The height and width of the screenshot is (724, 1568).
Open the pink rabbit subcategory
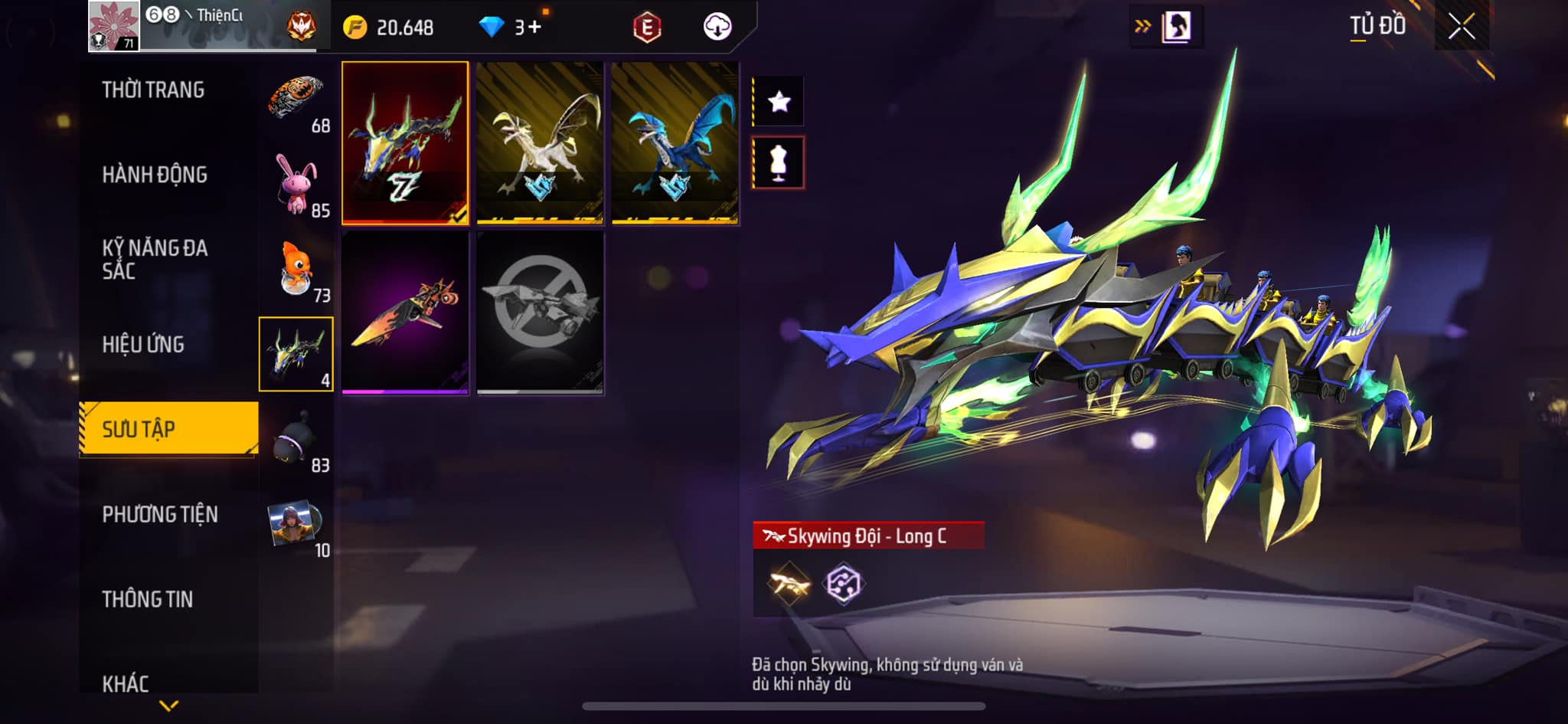click(x=296, y=185)
